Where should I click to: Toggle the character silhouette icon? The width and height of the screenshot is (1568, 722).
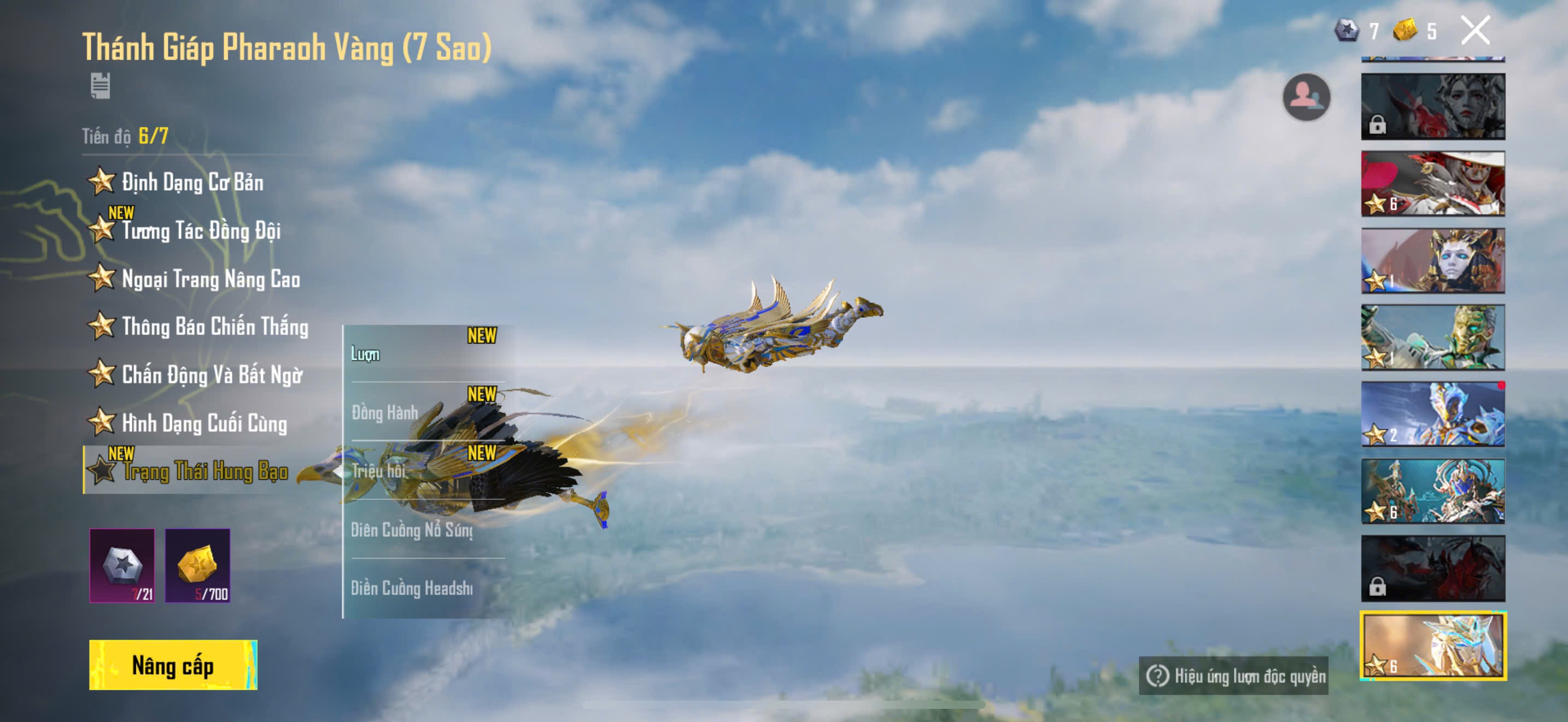pyautogui.click(x=1306, y=97)
